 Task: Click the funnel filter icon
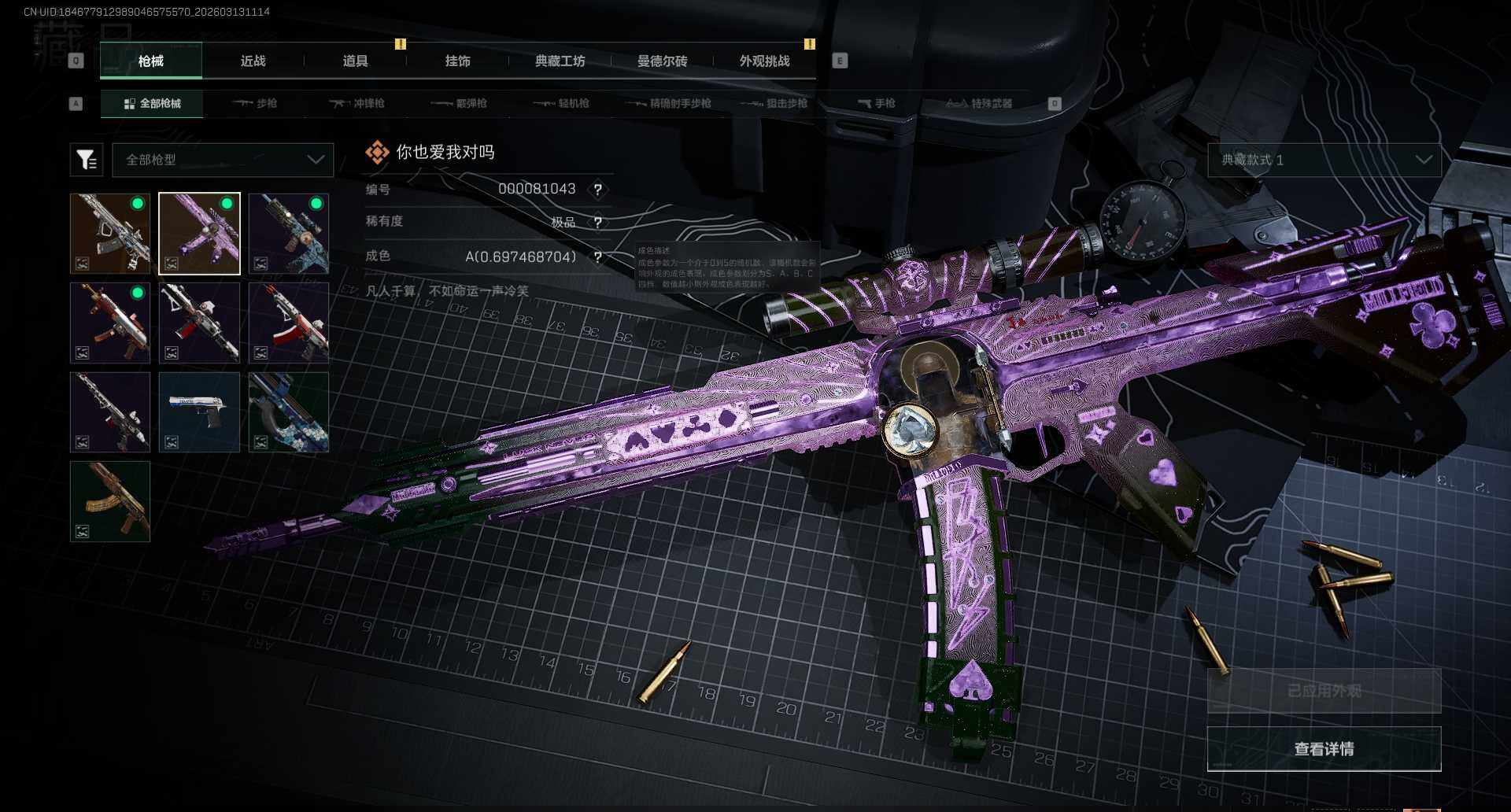87,160
